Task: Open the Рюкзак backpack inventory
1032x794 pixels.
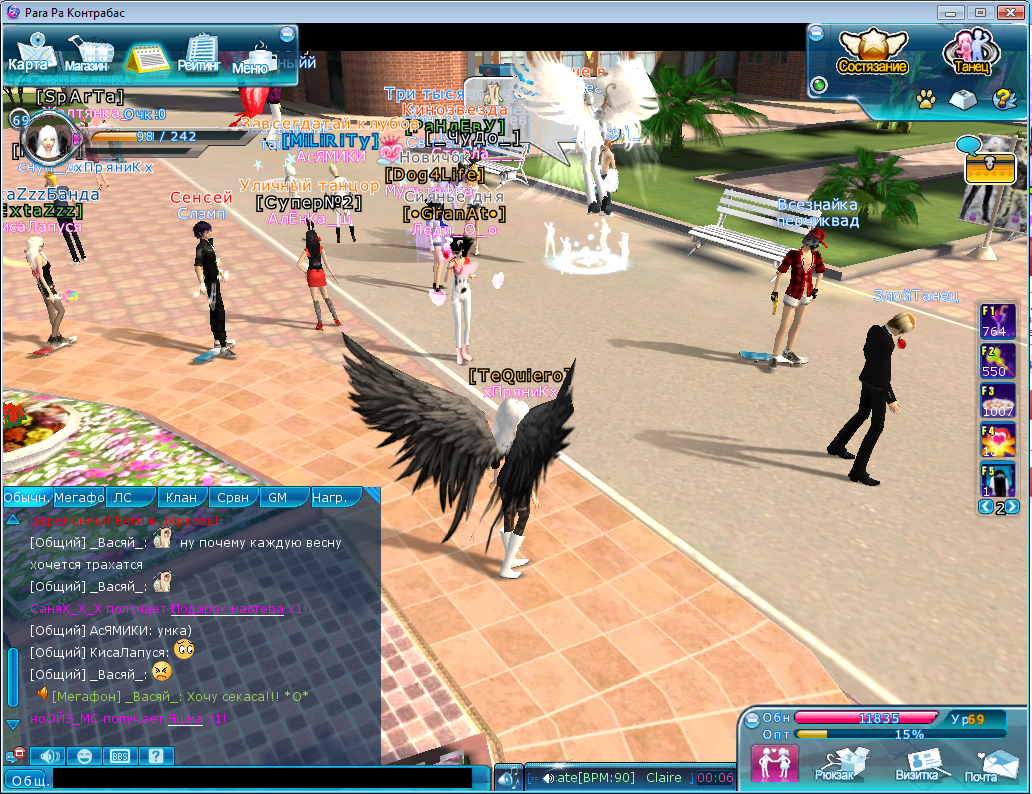Action: click(834, 765)
